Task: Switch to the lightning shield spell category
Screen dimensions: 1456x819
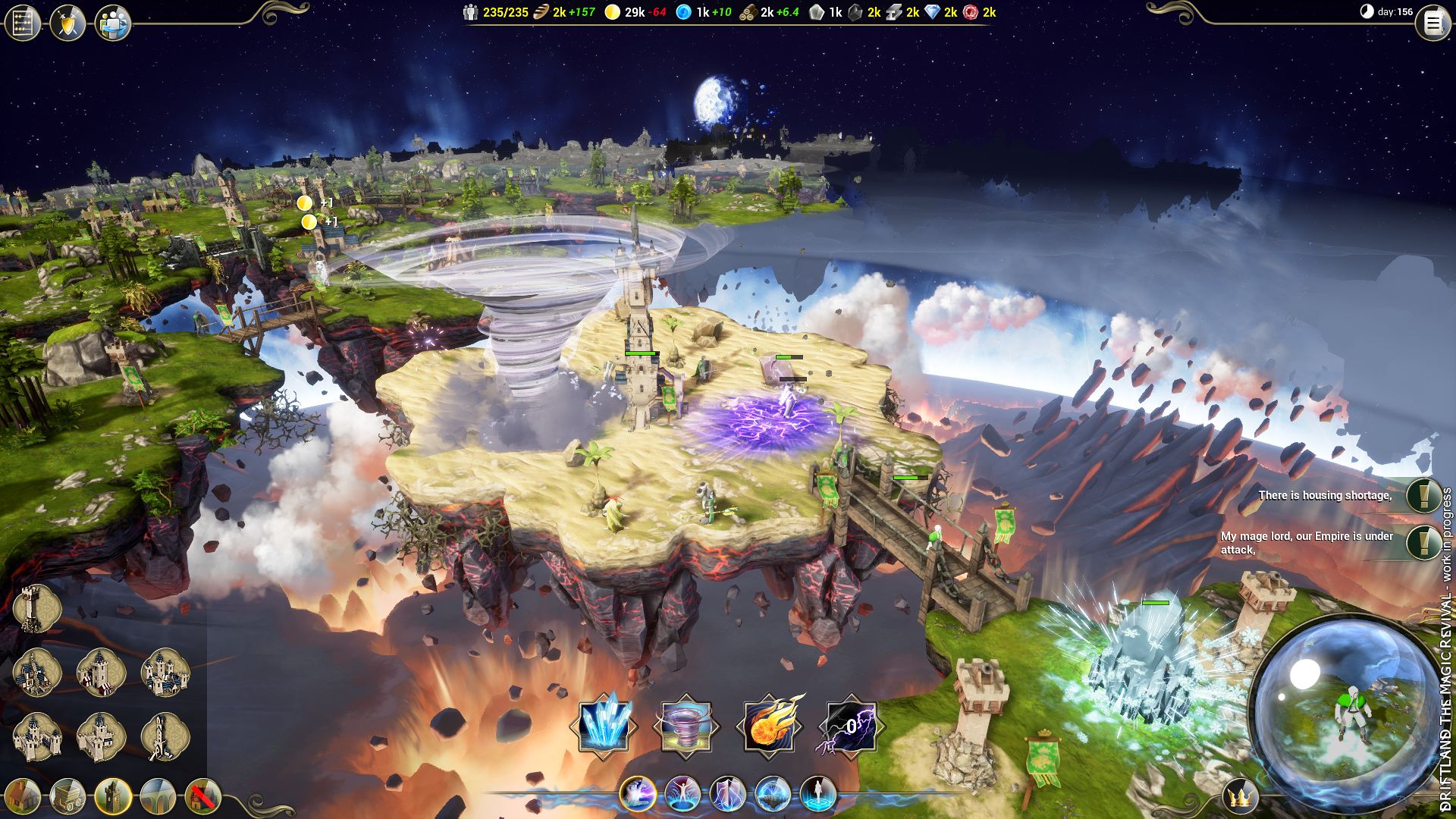Action: [x=727, y=794]
